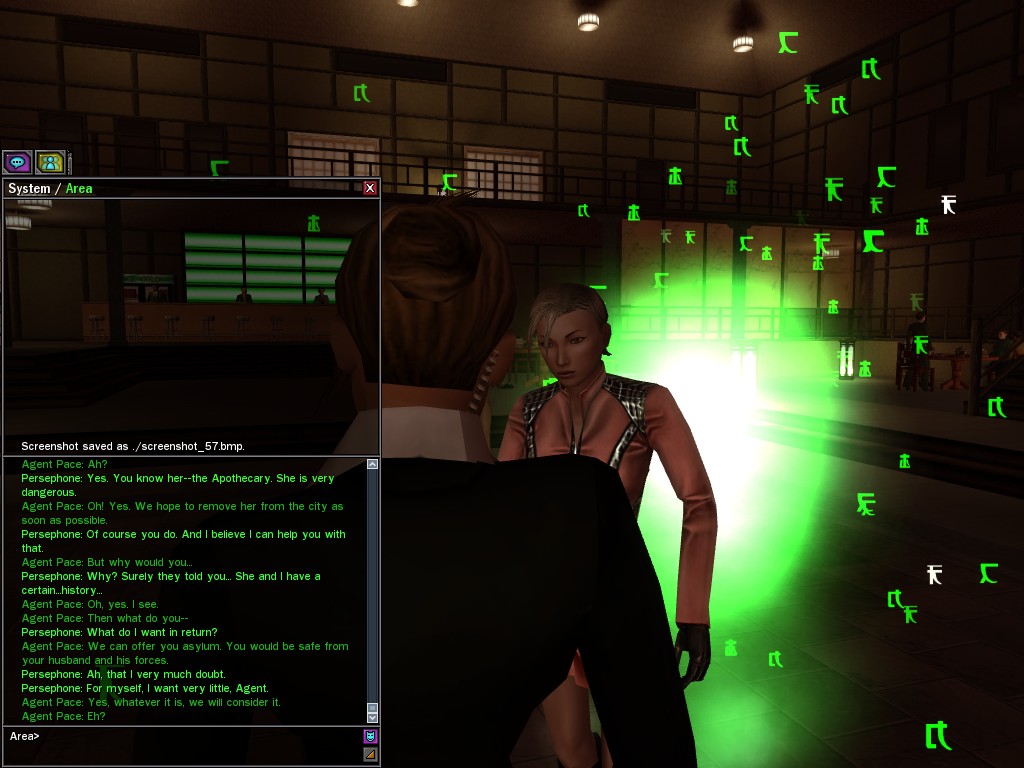Open the purple speech bubble chat tab

[x=17, y=162]
